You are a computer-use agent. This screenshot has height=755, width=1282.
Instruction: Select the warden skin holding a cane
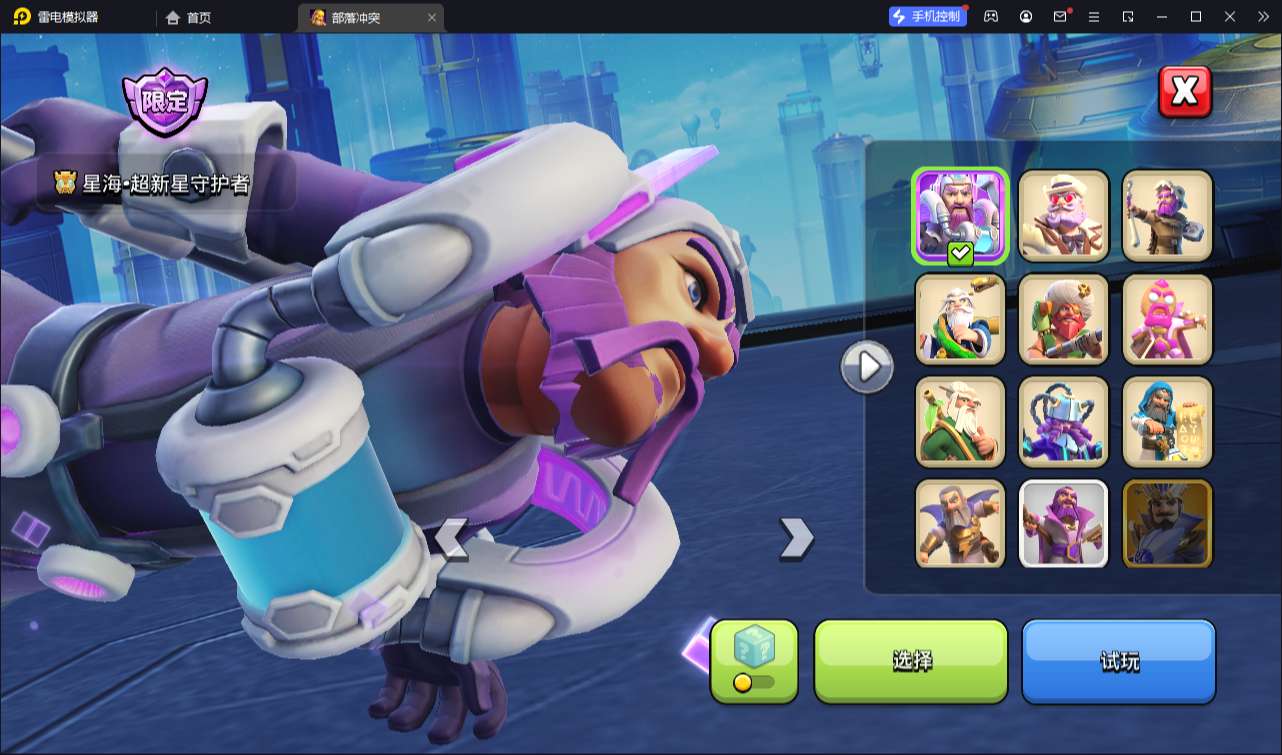[x=1167, y=215]
